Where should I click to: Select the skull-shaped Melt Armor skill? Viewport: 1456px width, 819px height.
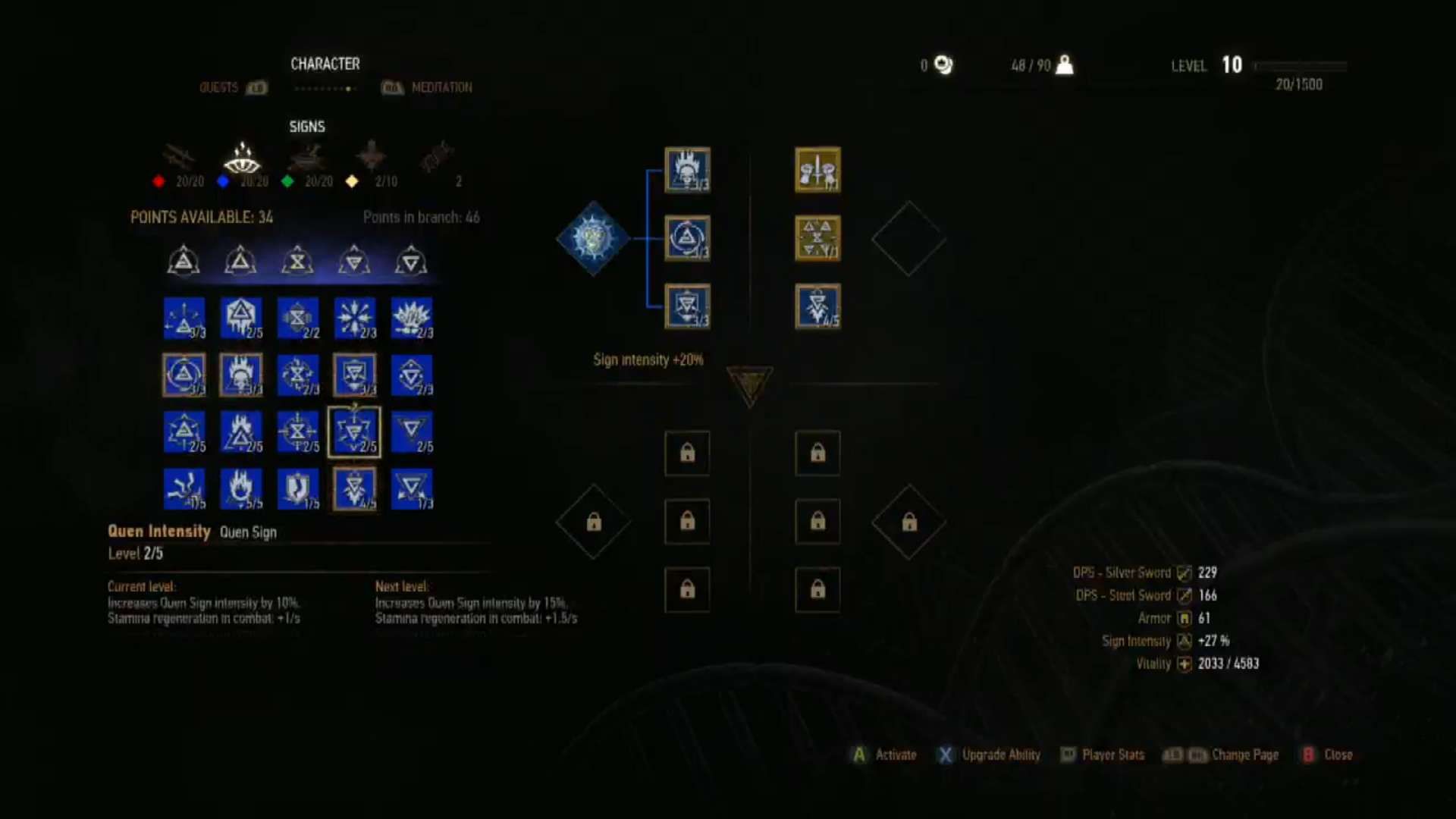241,375
